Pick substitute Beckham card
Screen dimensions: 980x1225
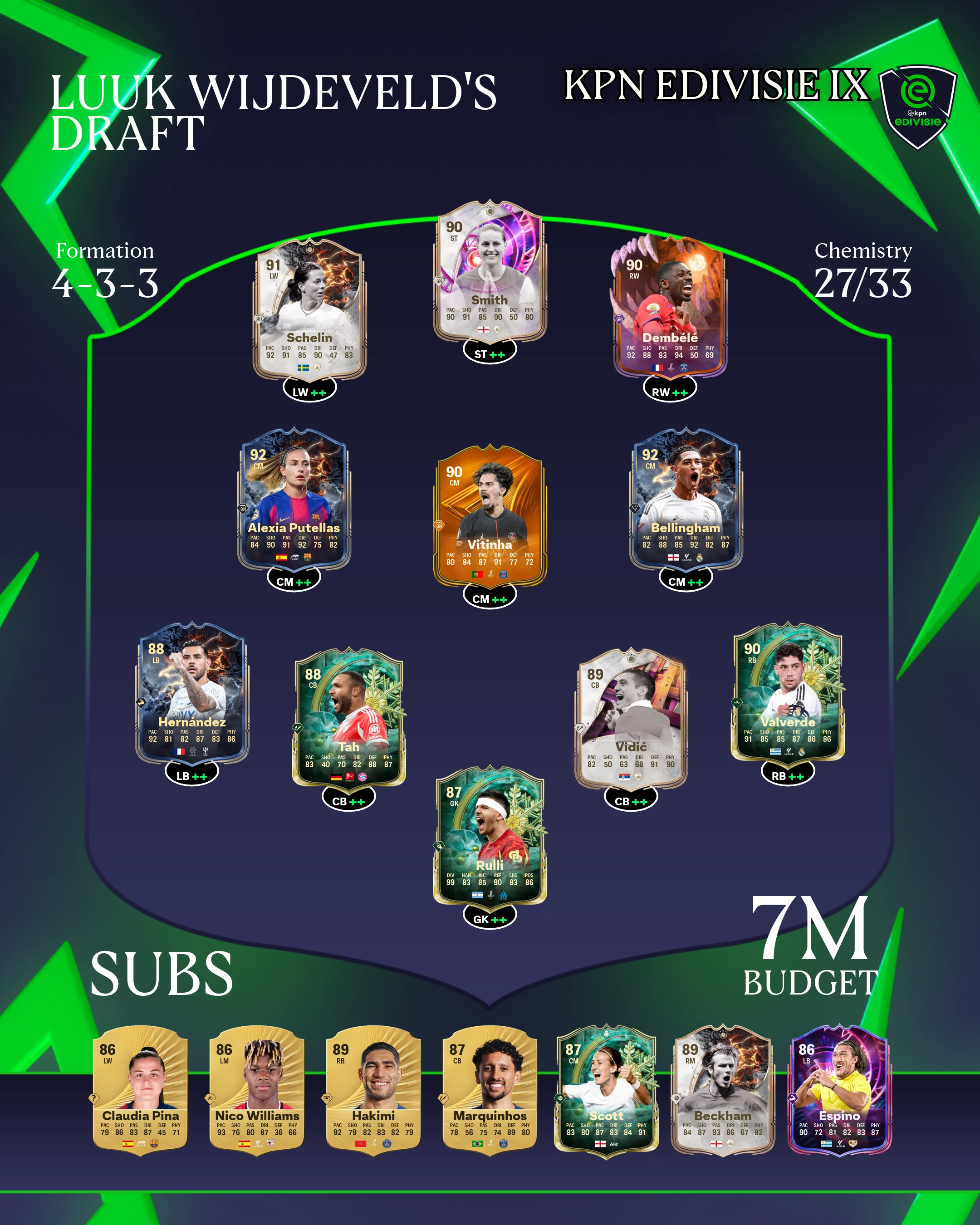[723, 1090]
